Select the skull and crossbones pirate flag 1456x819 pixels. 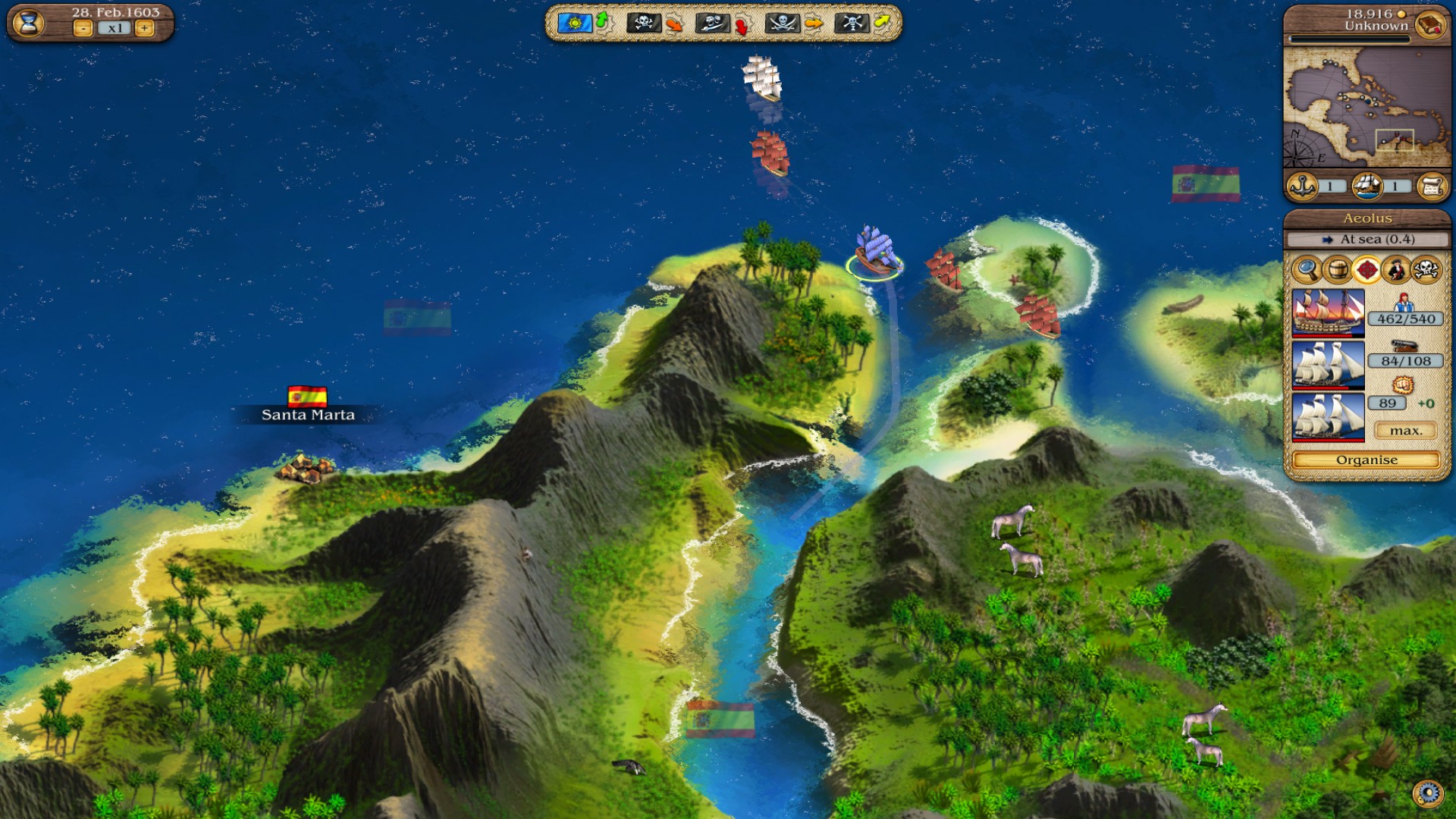pyautogui.click(x=643, y=23)
